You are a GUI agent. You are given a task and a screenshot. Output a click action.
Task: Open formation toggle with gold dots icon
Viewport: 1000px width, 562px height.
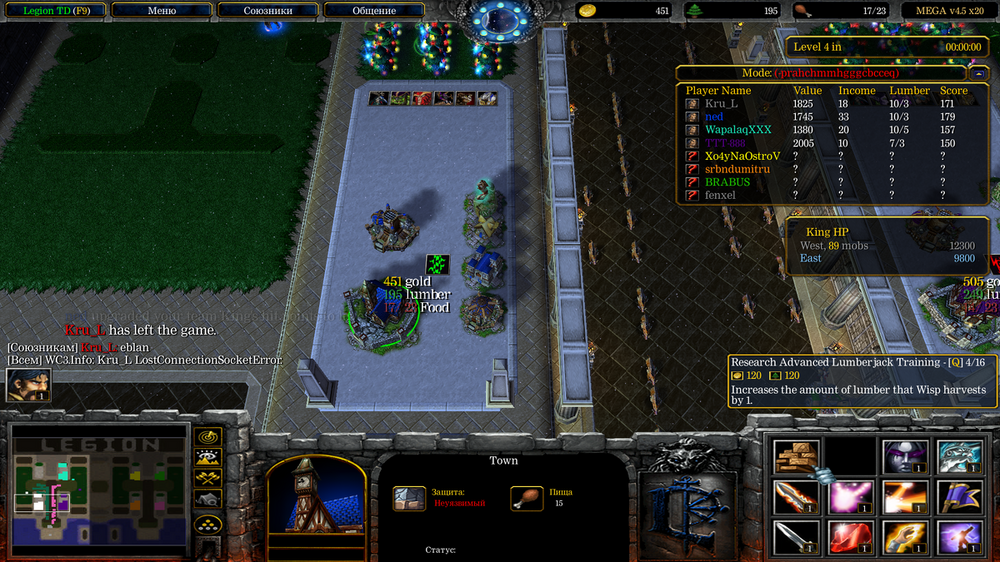point(208,523)
